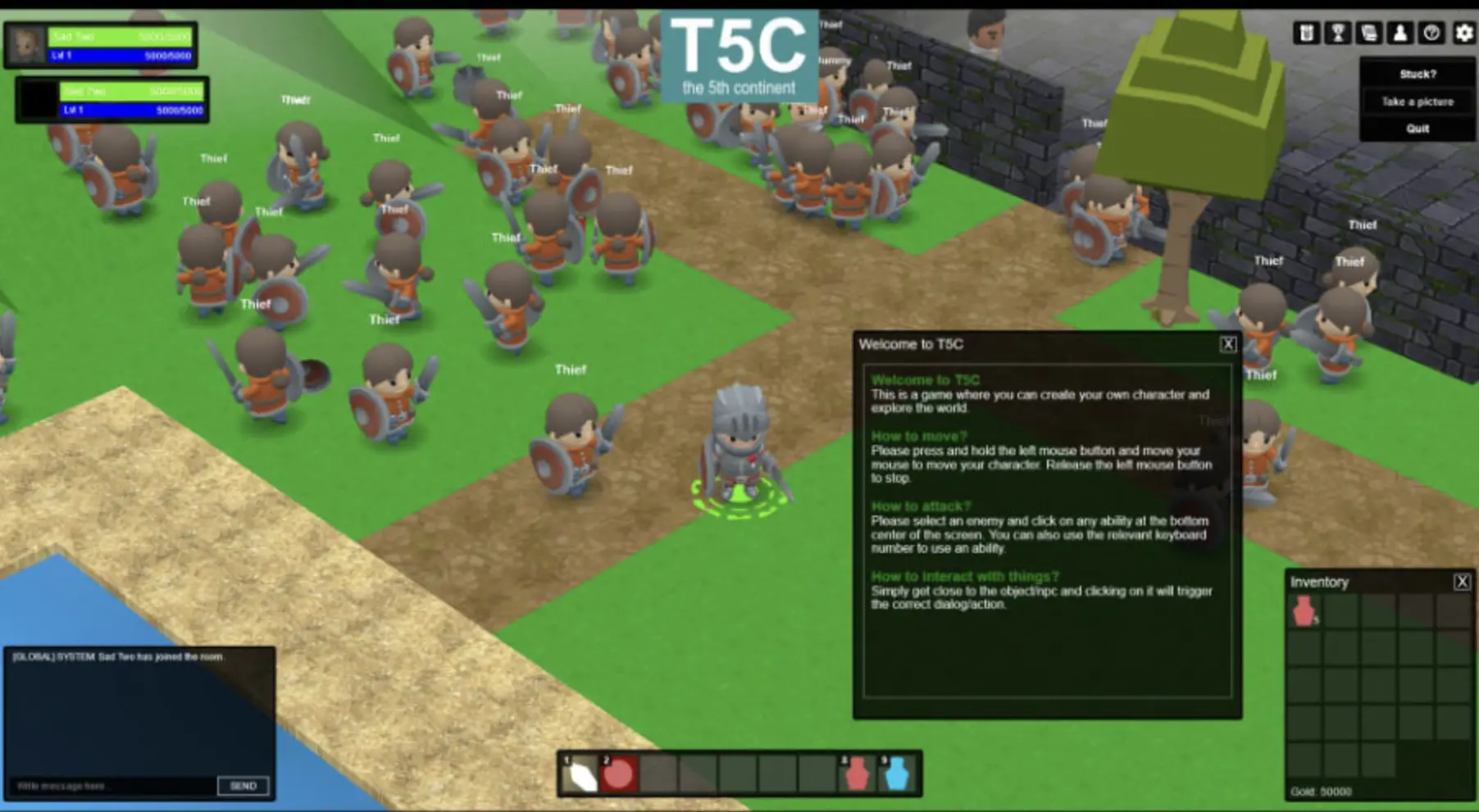1479x812 pixels.
Task: Click the chat message input field
Action: (x=107, y=785)
